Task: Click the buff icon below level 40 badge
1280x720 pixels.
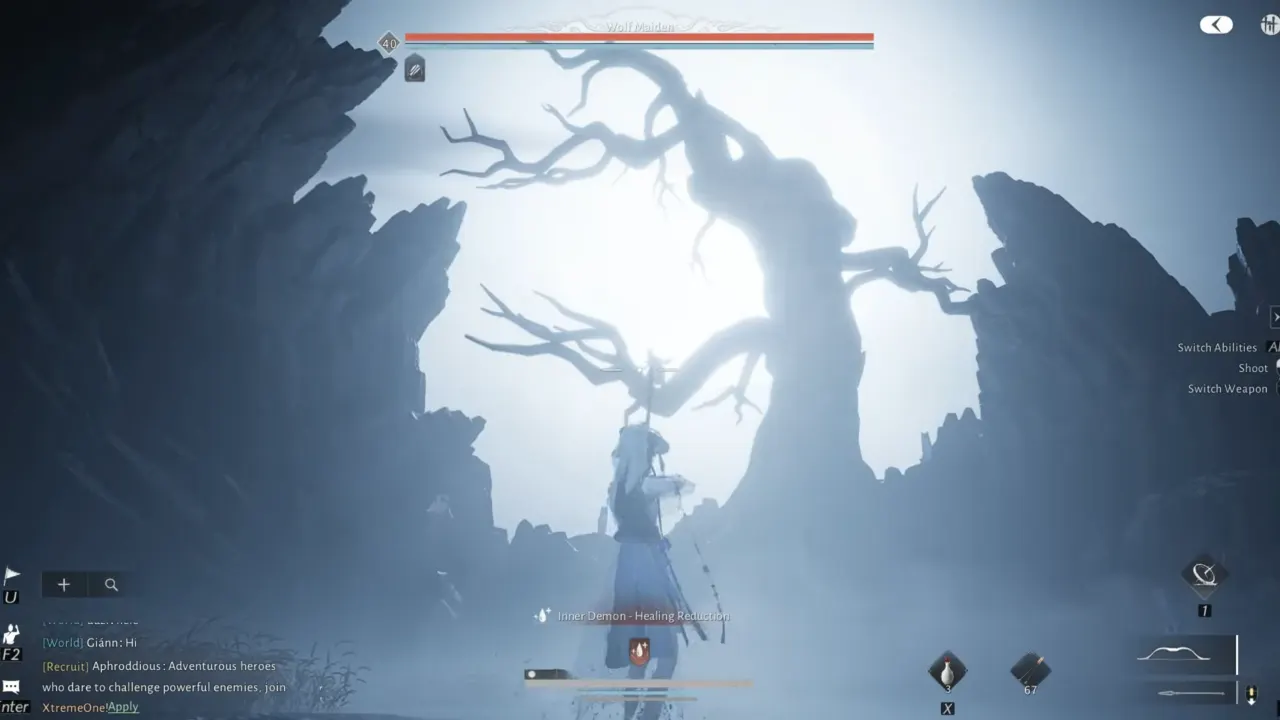Action: click(x=414, y=68)
